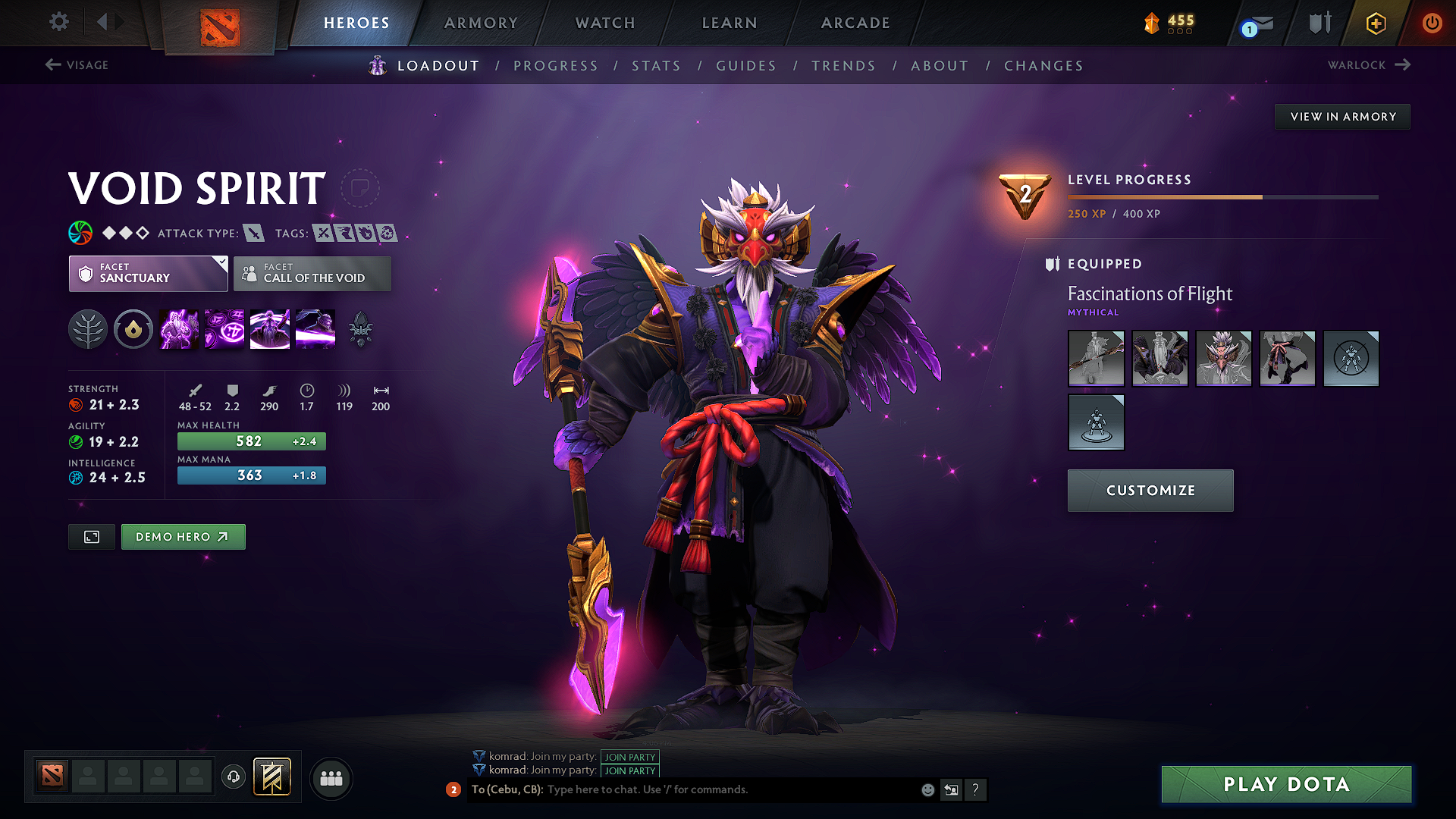Select the innate Talent Tree icon

88,328
